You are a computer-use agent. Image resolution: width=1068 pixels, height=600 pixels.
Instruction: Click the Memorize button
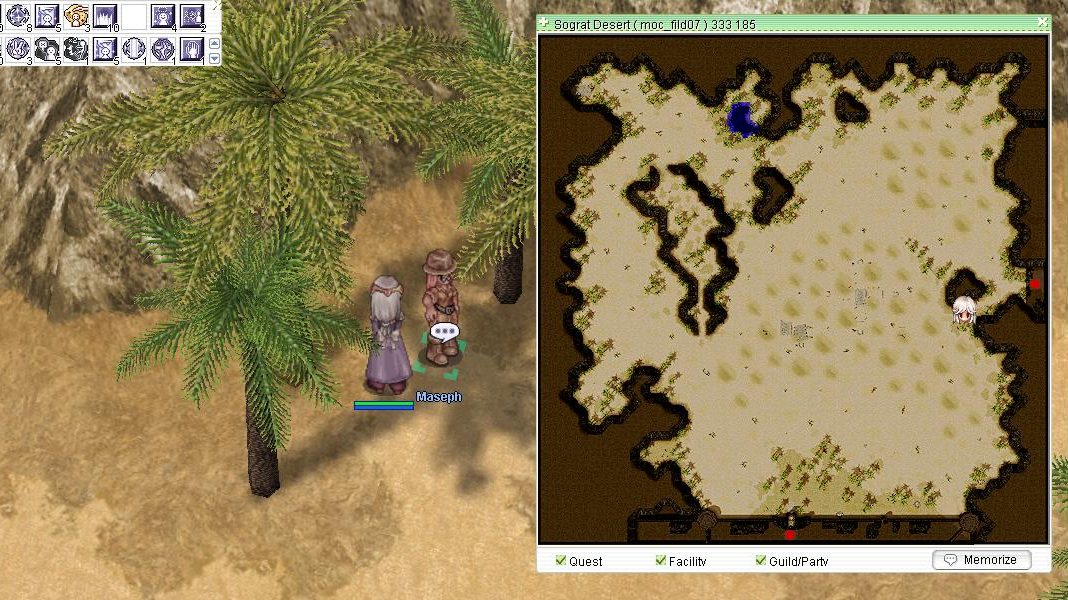(981, 560)
